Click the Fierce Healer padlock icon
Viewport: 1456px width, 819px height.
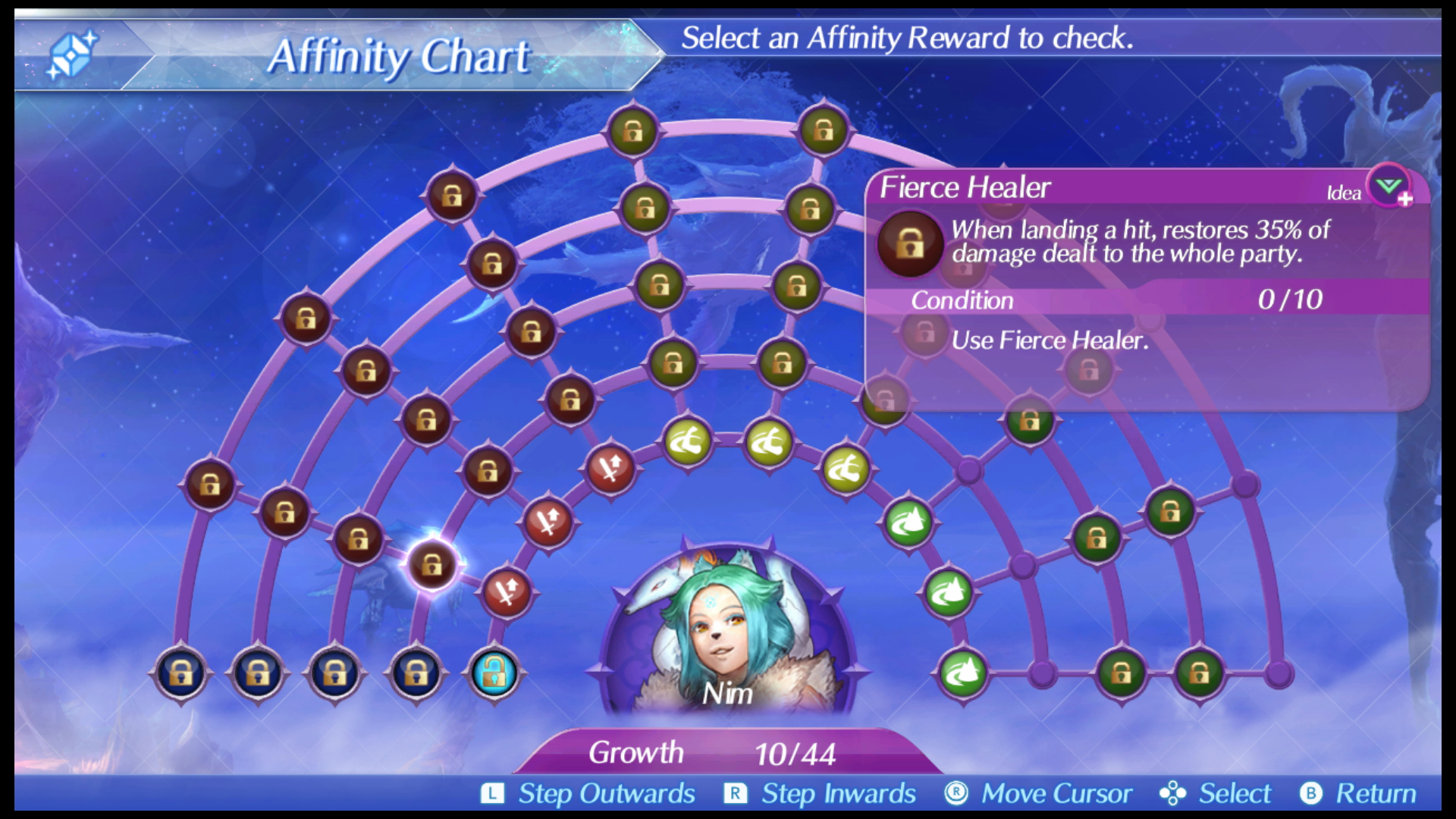(910, 241)
